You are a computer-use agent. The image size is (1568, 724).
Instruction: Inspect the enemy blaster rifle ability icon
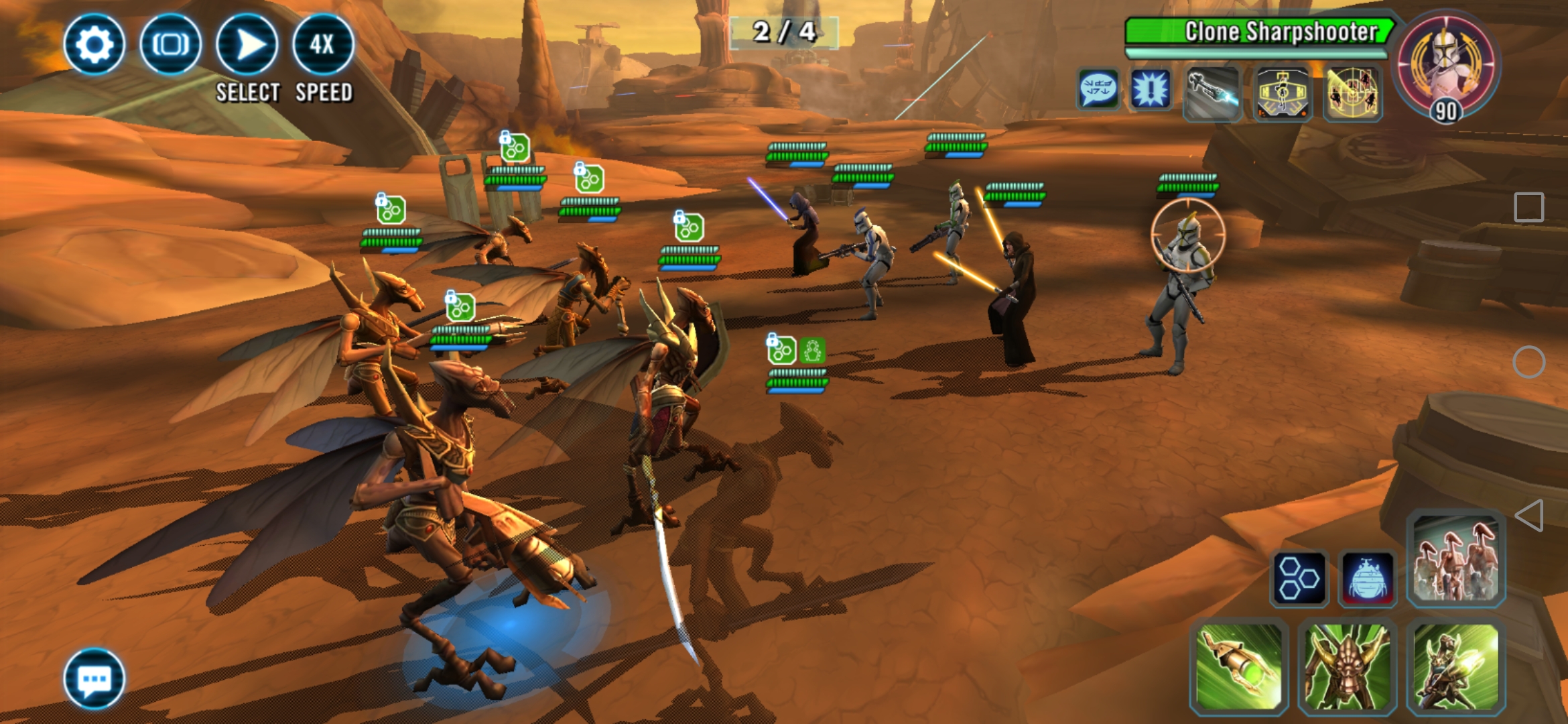coord(1212,93)
